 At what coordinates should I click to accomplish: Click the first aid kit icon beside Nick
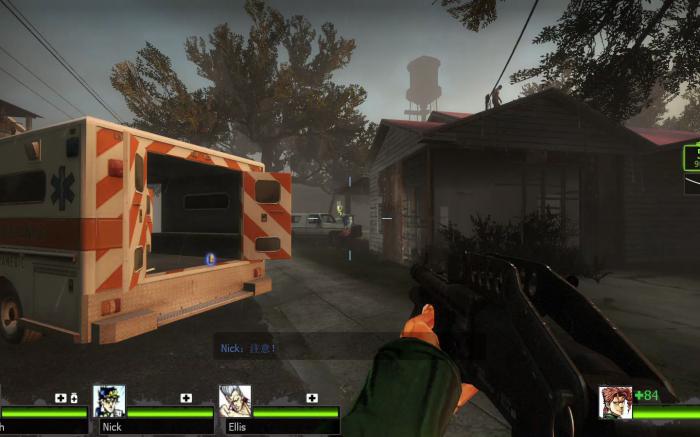(186, 398)
